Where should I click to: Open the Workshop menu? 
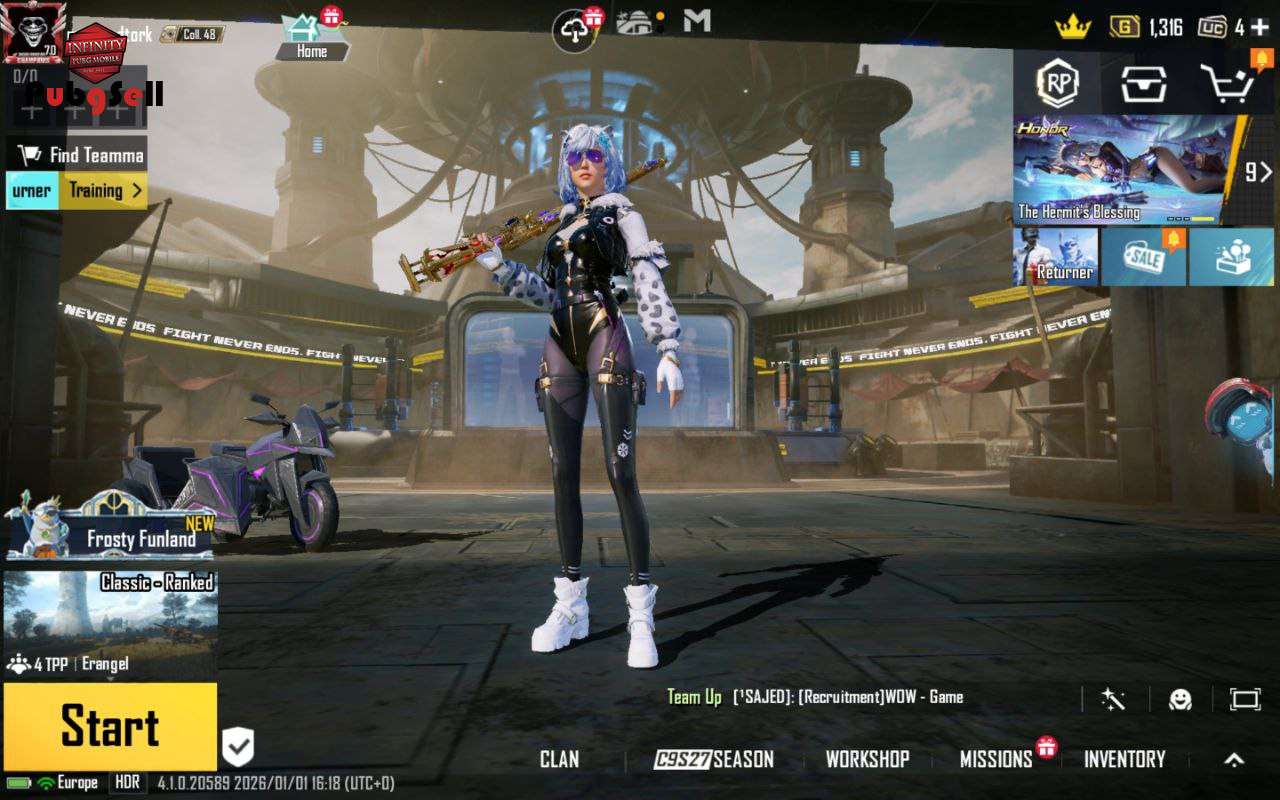click(867, 759)
